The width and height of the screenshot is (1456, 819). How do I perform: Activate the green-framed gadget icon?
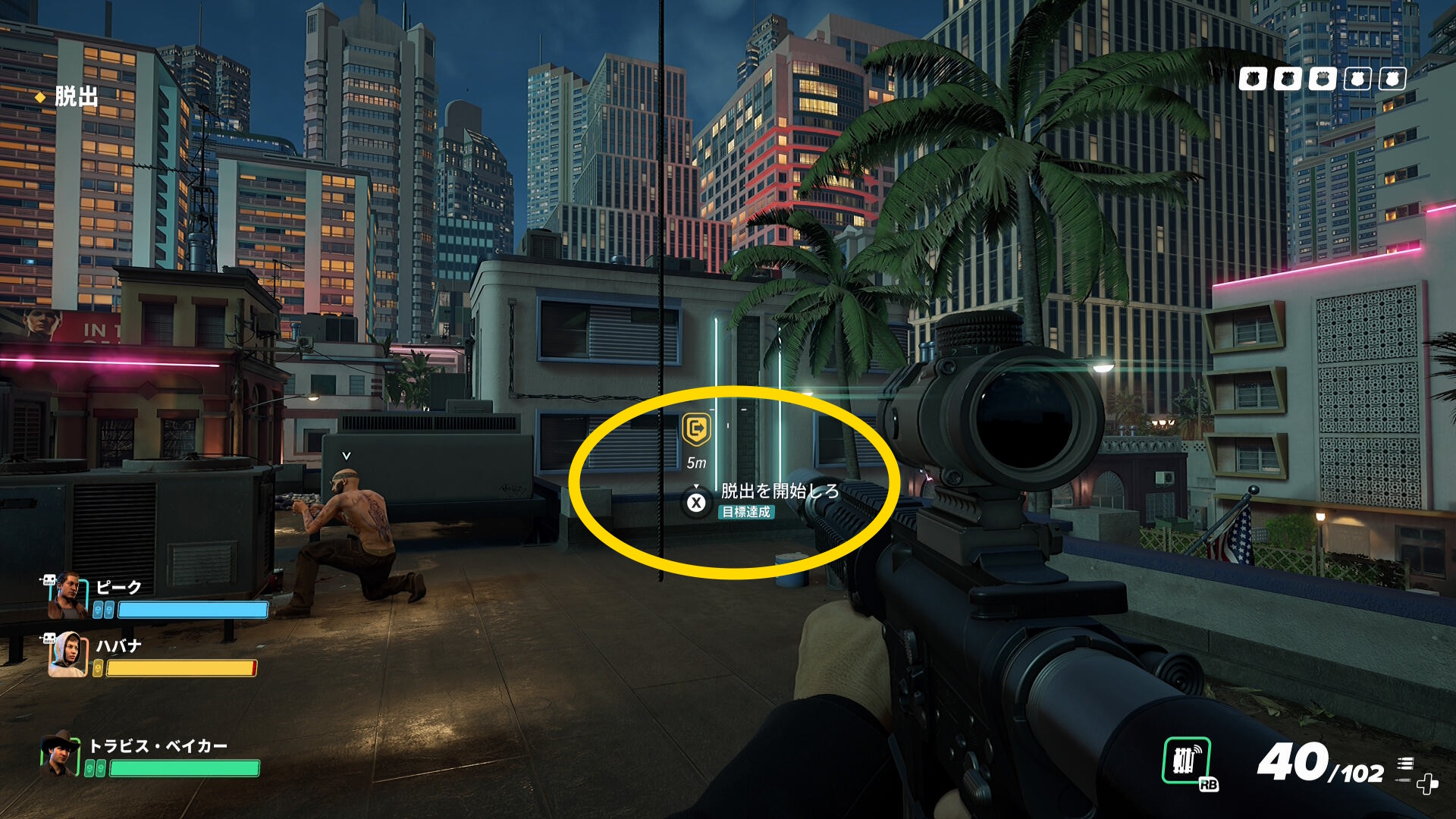(x=1186, y=761)
